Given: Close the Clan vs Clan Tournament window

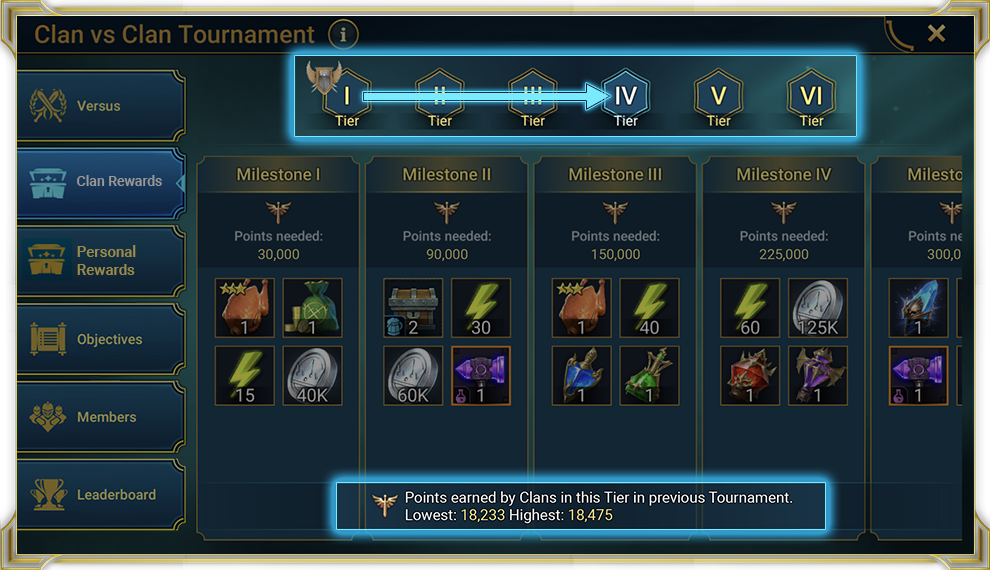Looking at the screenshot, I should pyautogui.click(x=936, y=34).
